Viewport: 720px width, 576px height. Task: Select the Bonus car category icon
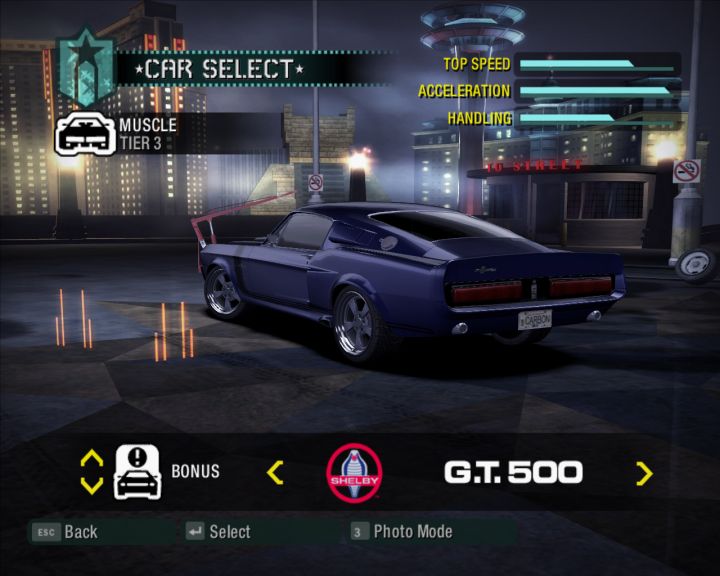(138, 471)
